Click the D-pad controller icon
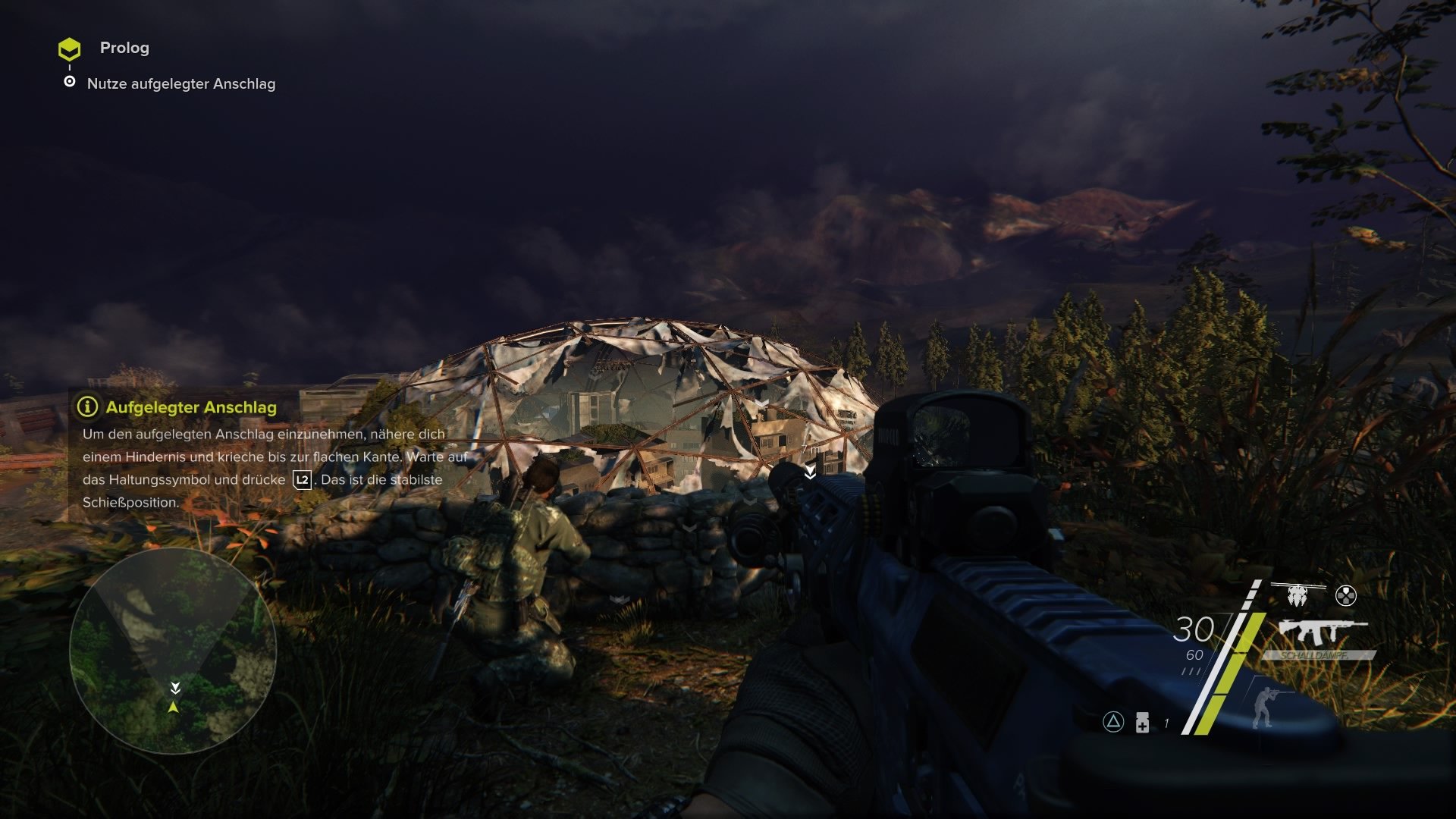The width and height of the screenshot is (1456, 819). click(1347, 595)
